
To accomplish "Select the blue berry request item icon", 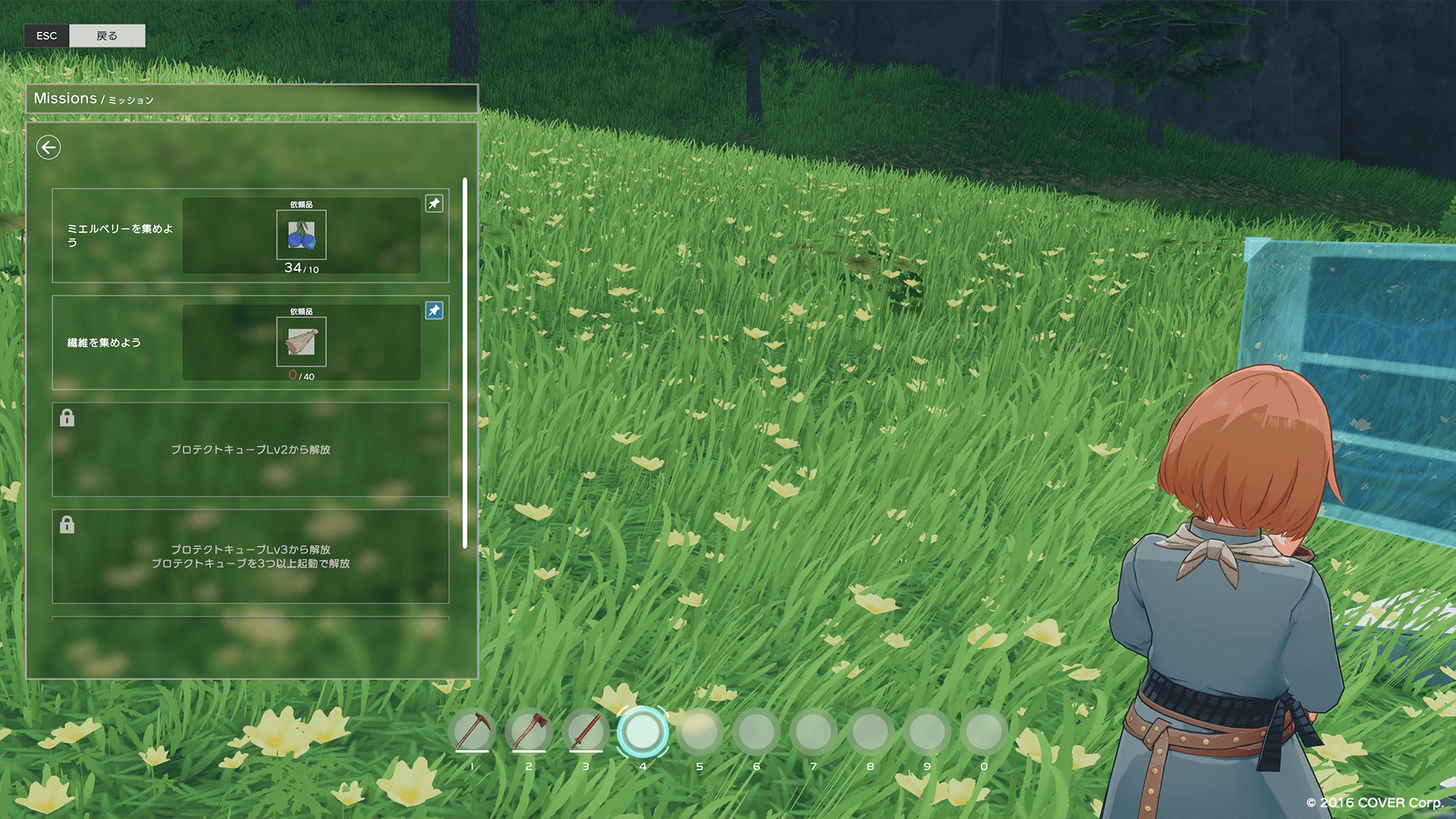I will (301, 235).
